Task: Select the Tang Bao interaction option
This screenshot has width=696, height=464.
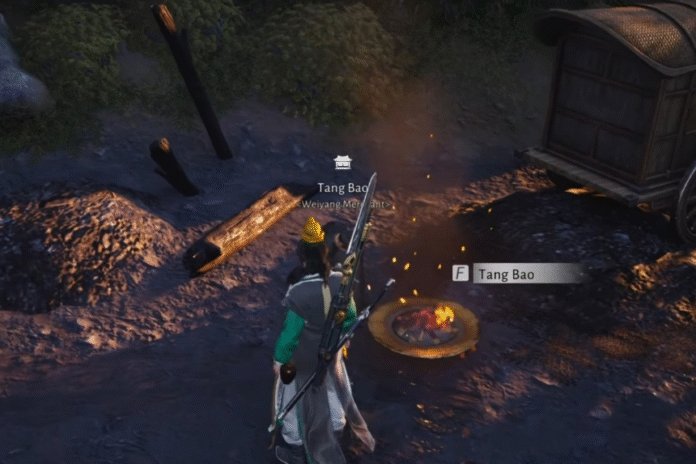Action: pos(518,273)
